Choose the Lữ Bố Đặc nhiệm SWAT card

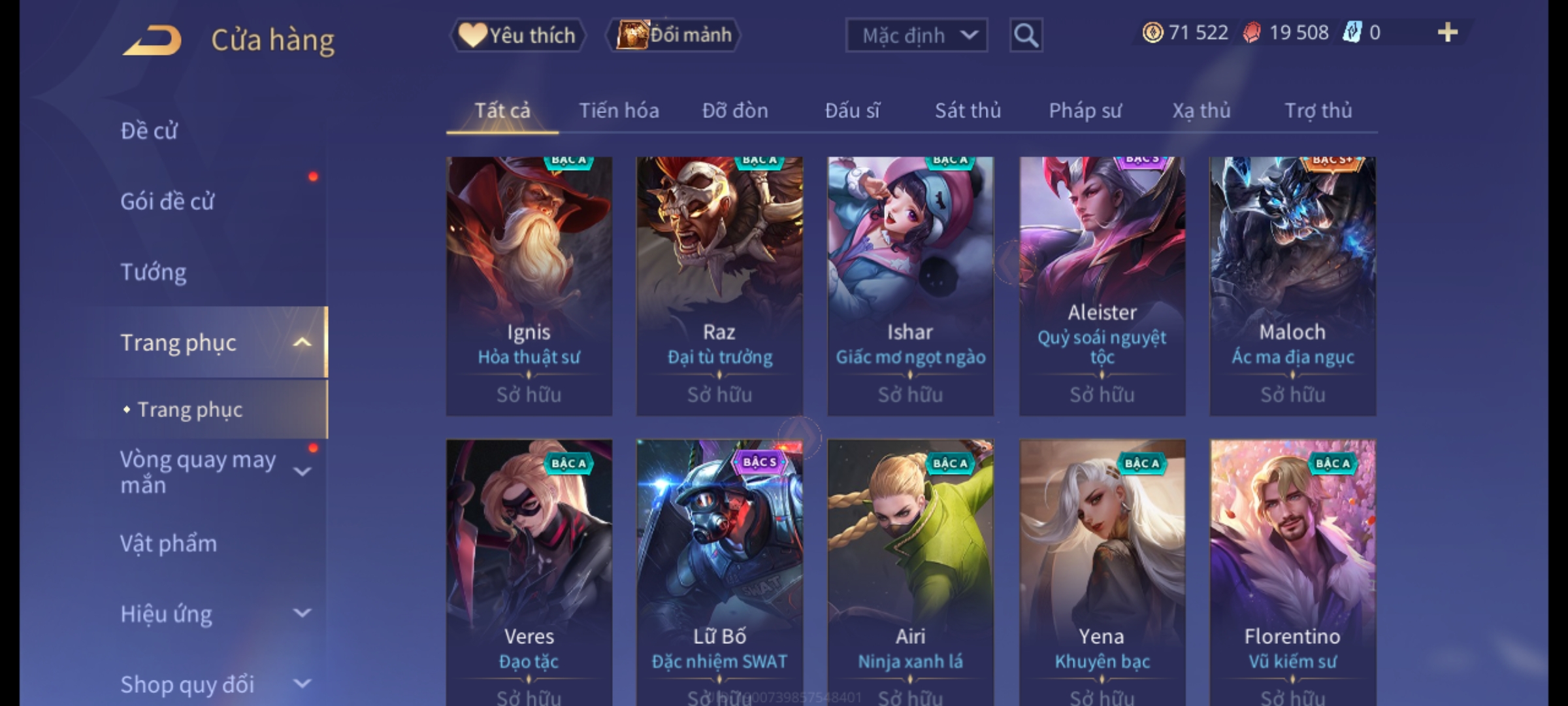point(719,569)
